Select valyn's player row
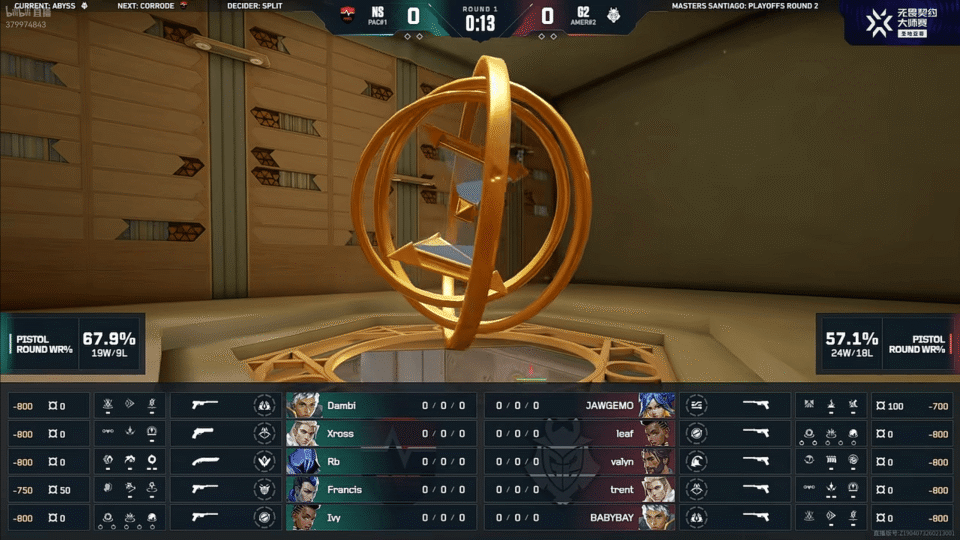Screen dimensions: 960x540 coord(580,462)
